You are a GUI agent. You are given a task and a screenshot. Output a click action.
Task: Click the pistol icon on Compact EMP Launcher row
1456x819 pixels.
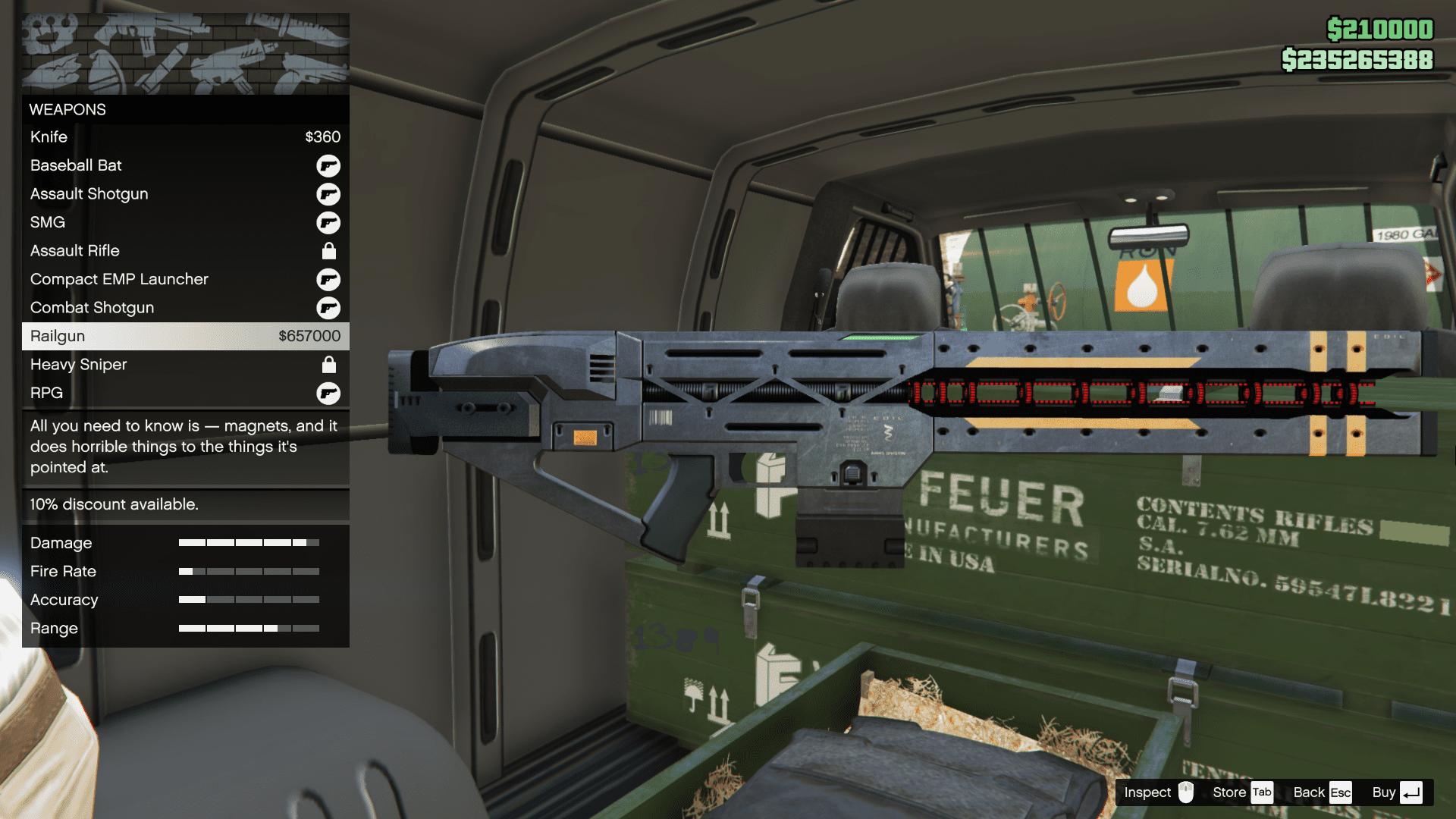(x=328, y=279)
